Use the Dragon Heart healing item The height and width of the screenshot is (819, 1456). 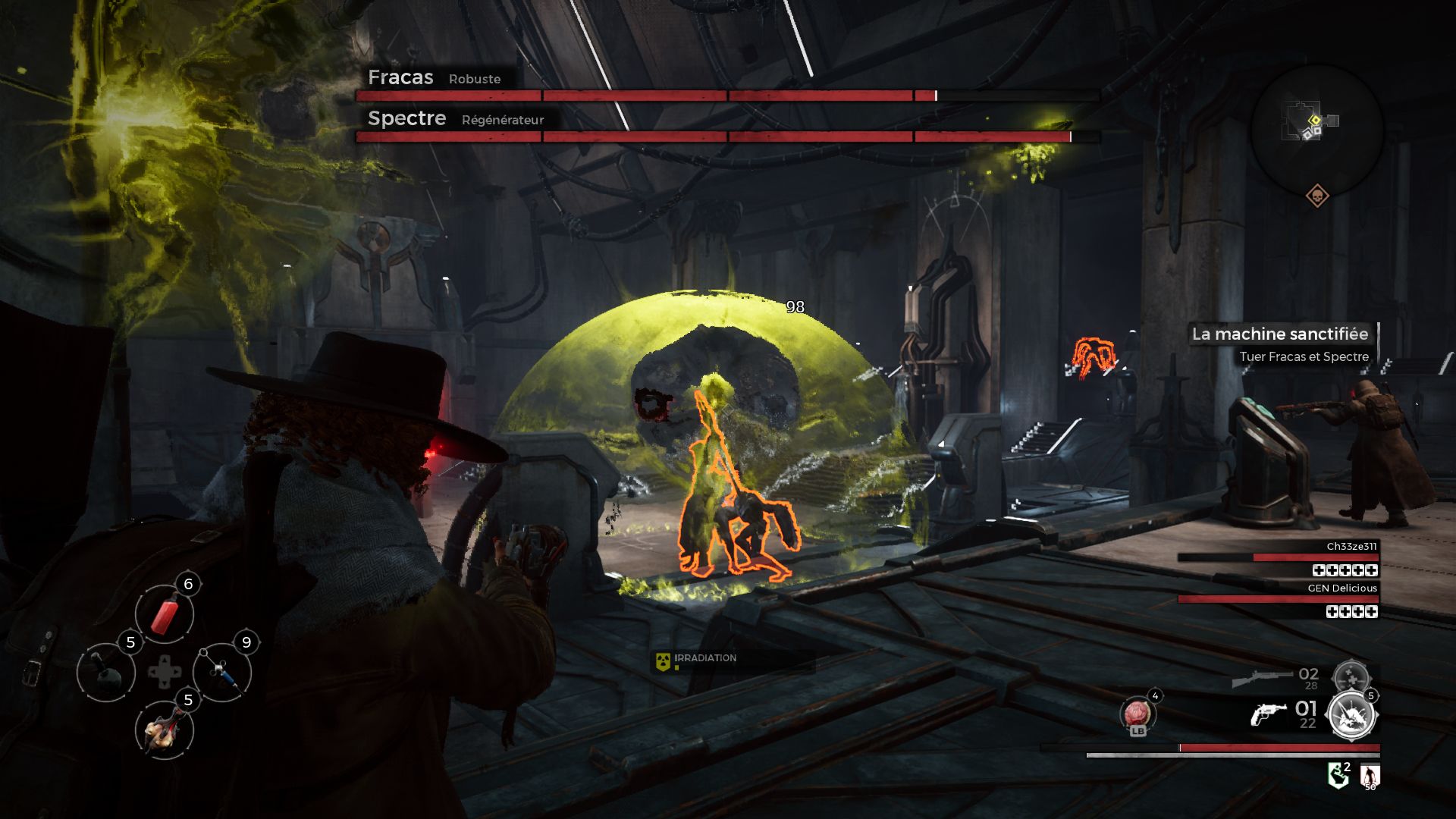(x=1137, y=714)
